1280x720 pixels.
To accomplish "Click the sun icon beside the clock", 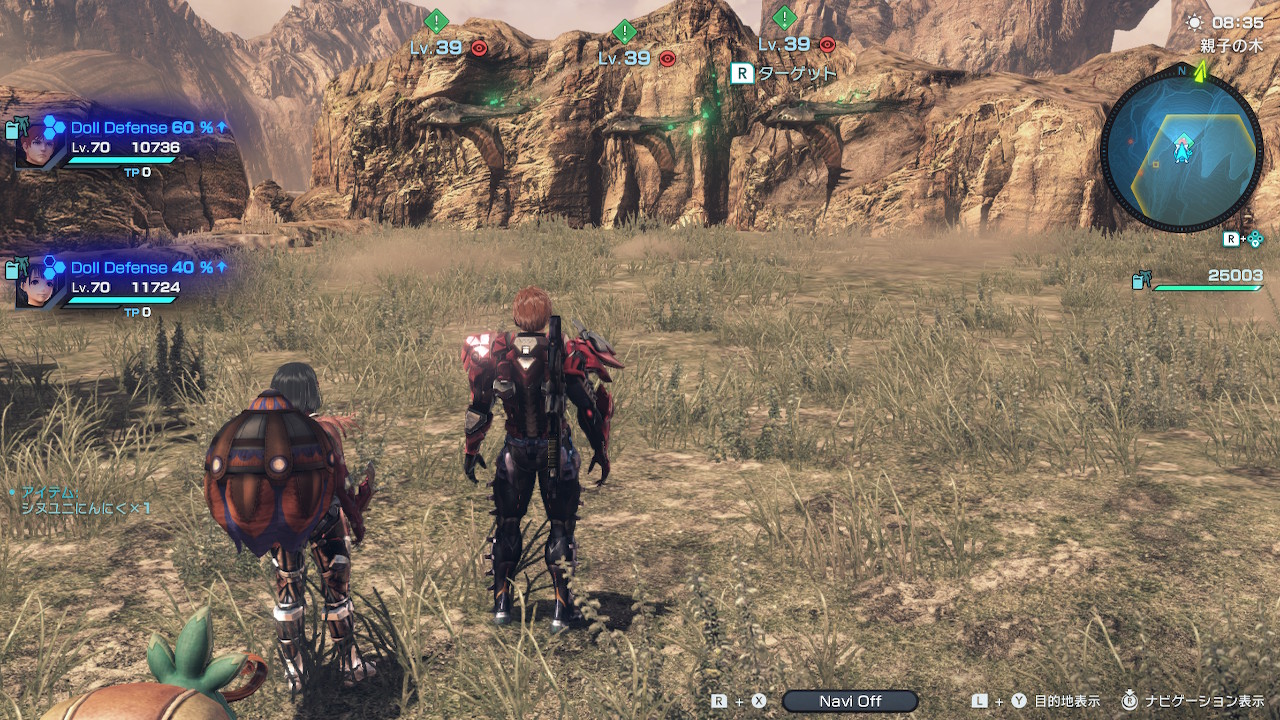I will (1194, 21).
